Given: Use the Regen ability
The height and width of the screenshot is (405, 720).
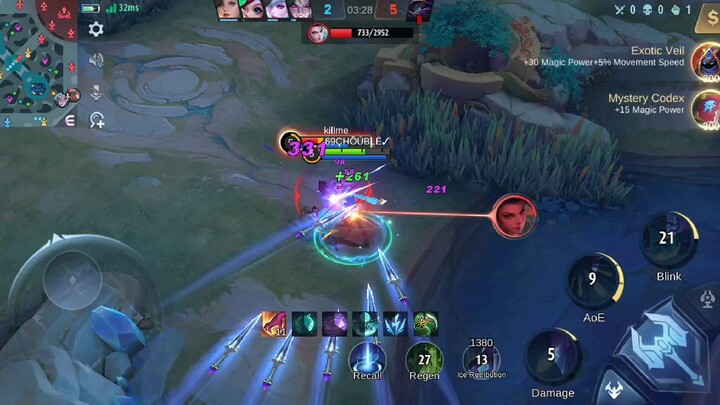Looking at the screenshot, I should (x=423, y=360).
